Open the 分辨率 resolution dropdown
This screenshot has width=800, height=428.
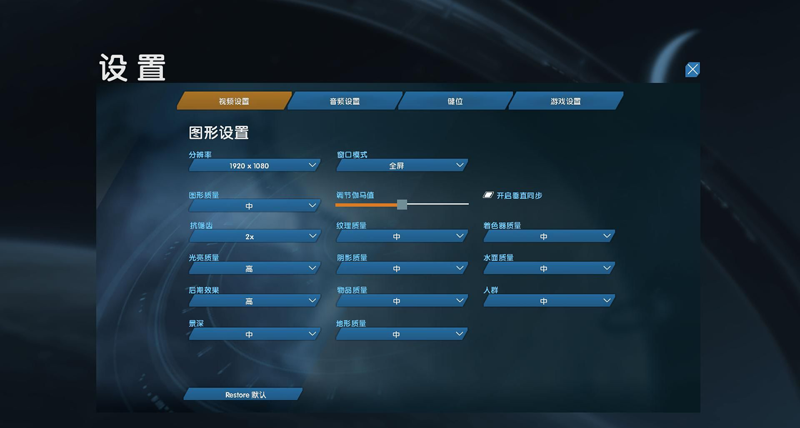(254, 165)
